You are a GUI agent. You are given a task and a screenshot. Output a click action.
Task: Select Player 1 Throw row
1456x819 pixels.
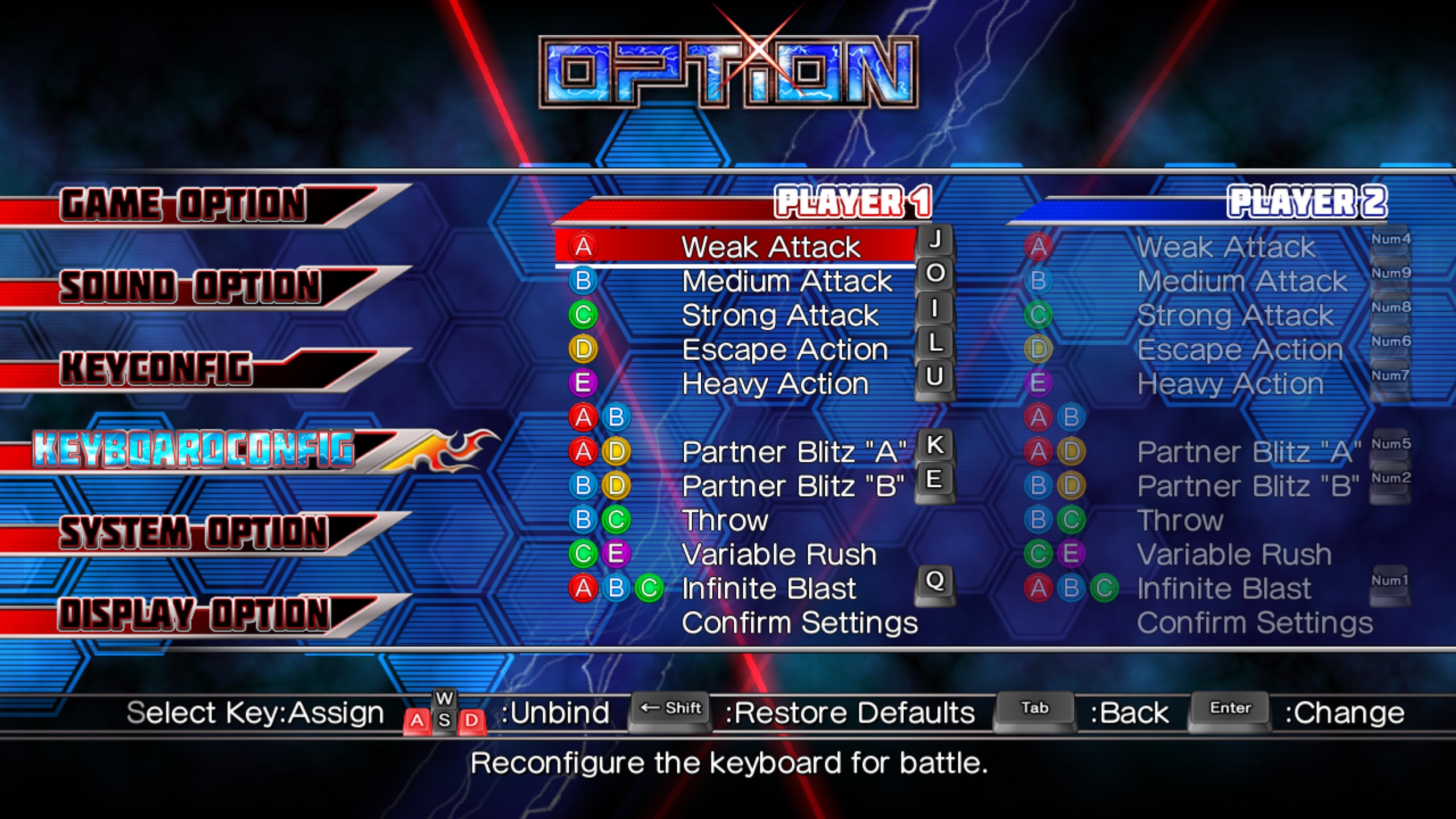[725, 520]
